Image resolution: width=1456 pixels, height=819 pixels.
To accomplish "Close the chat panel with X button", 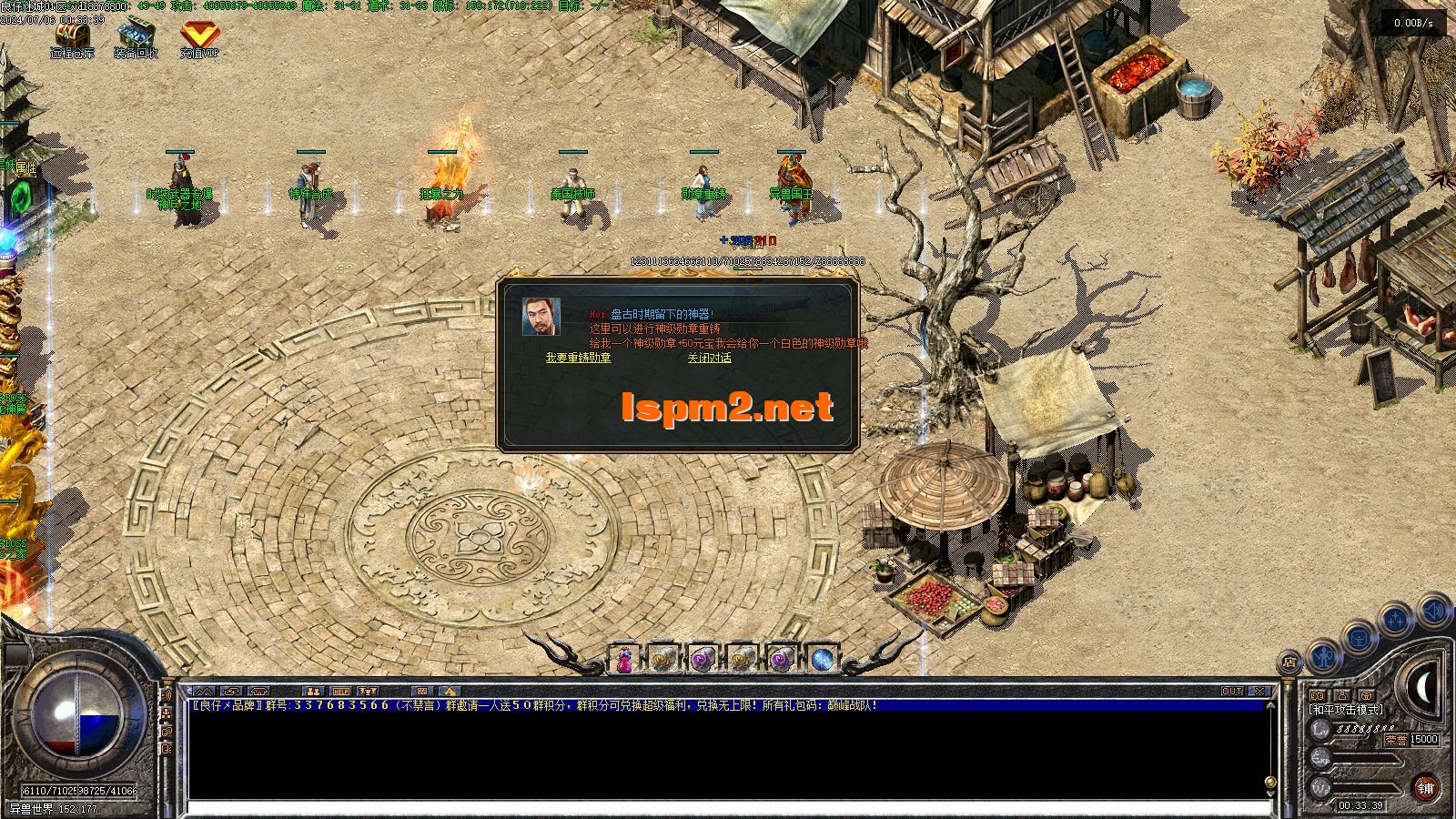I will click(1259, 691).
